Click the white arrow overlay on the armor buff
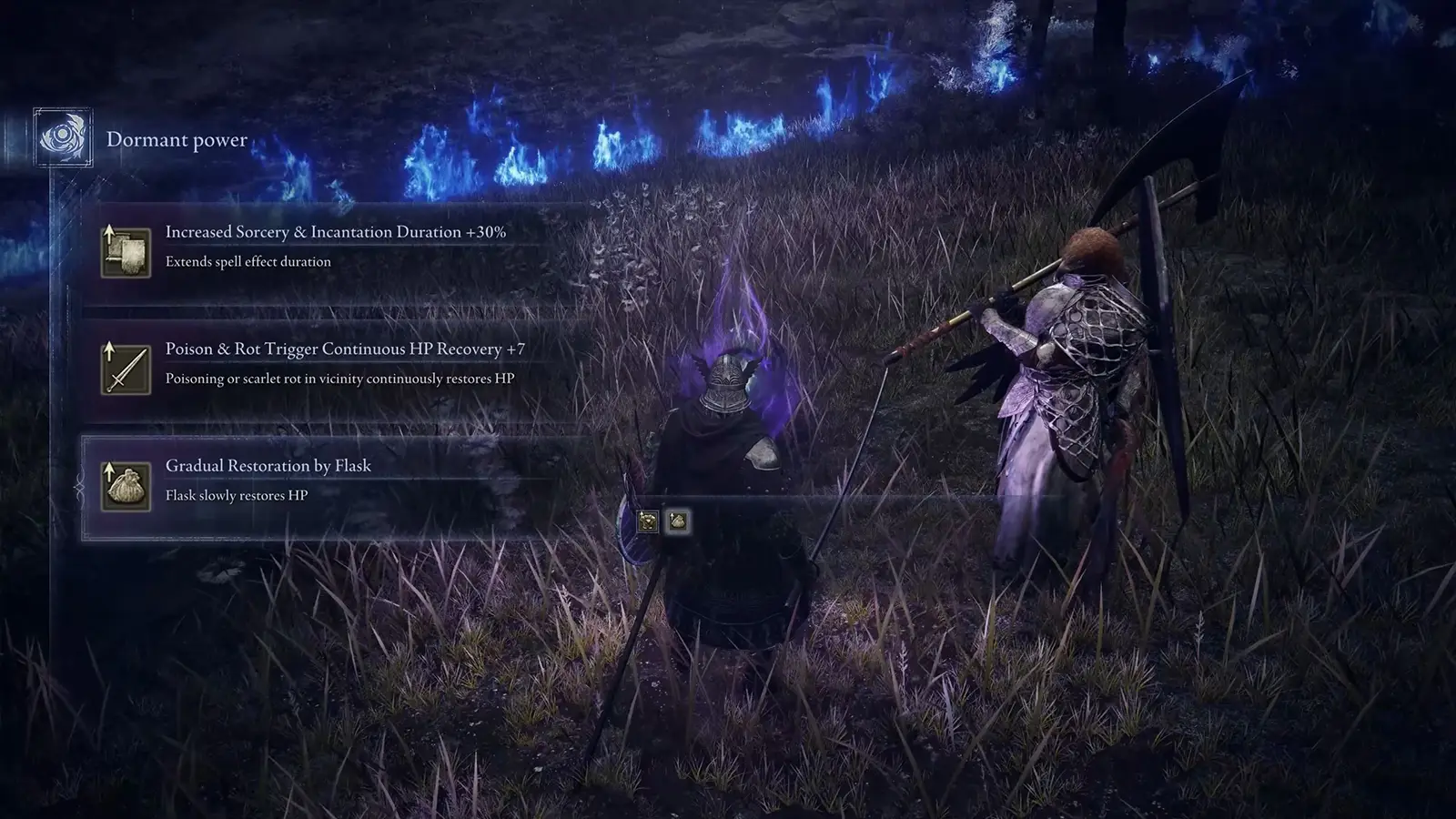The width and height of the screenshot is (1456, 819). [x=642, y=515]
